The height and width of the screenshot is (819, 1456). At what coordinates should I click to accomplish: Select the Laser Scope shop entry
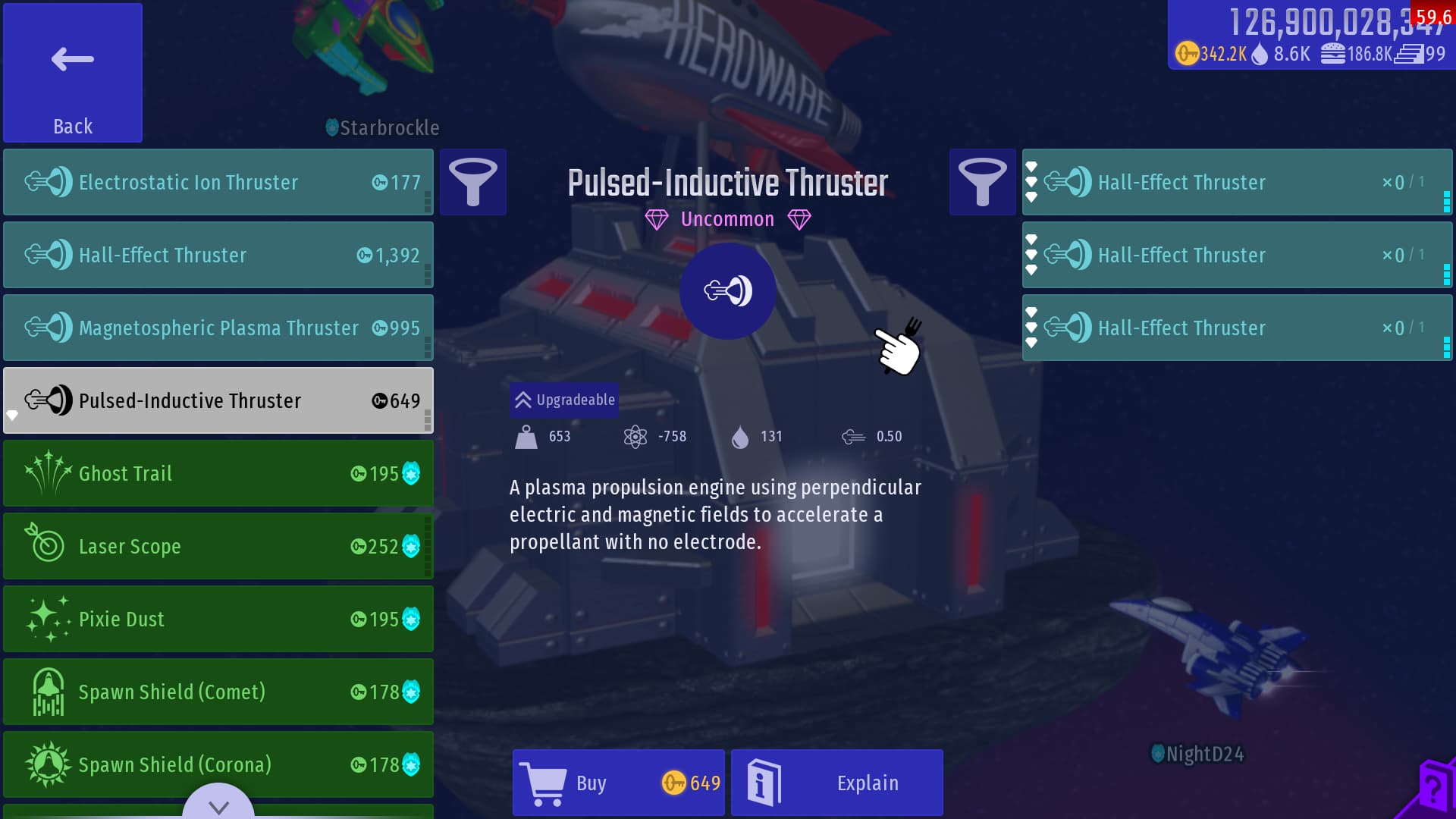[218, 546]
